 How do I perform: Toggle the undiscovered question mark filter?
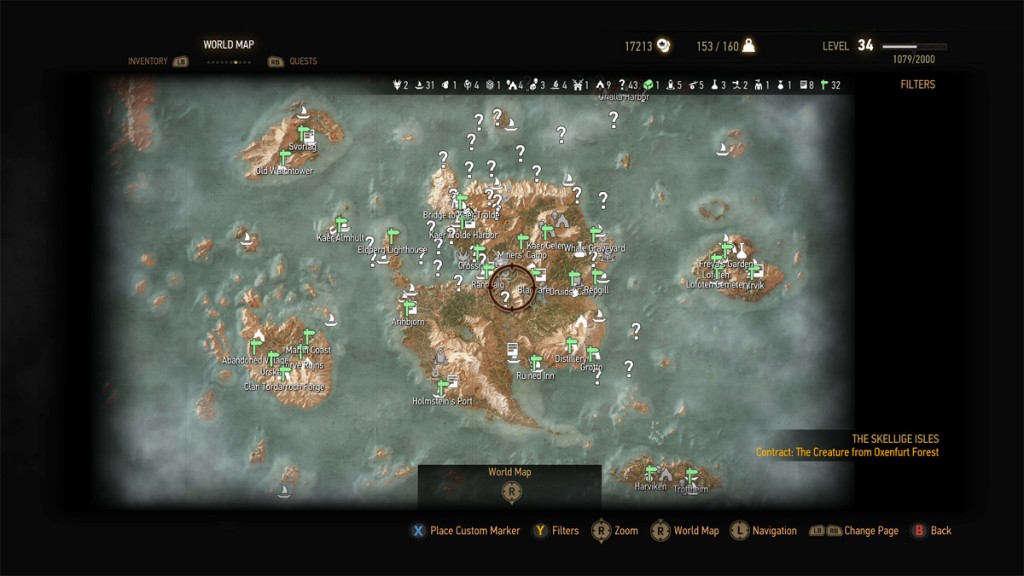pyautogui.click(x=622, y=86)
